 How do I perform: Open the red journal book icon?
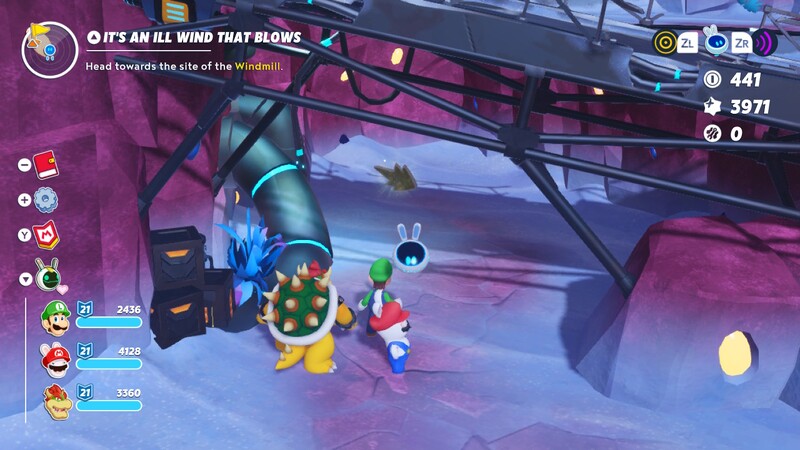click(x=46, y=163)
